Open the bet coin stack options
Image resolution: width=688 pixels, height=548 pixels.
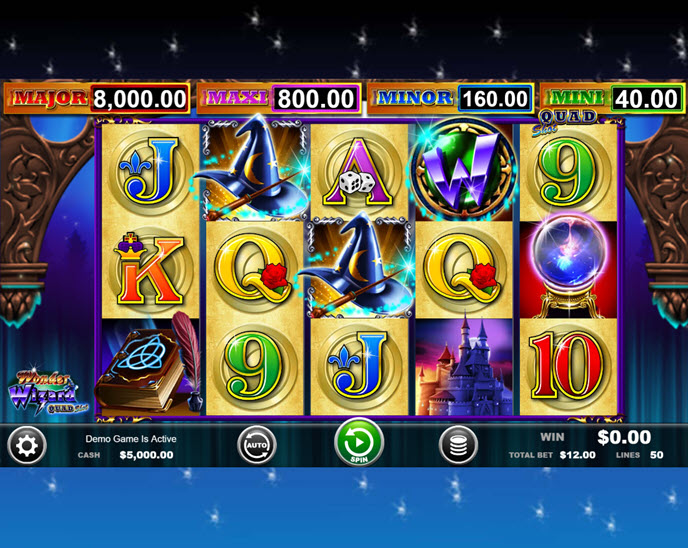(458, 445)
